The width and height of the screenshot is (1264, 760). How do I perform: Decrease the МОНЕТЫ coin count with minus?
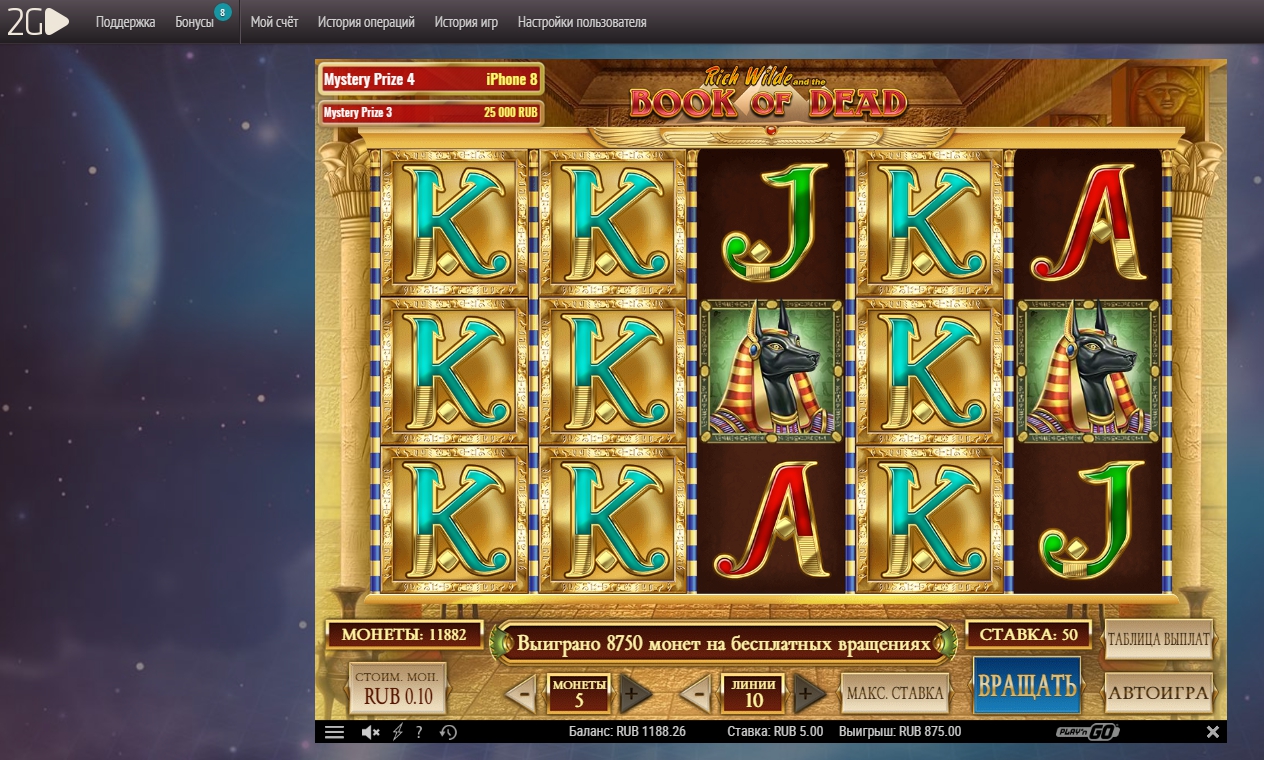(520, 693)
